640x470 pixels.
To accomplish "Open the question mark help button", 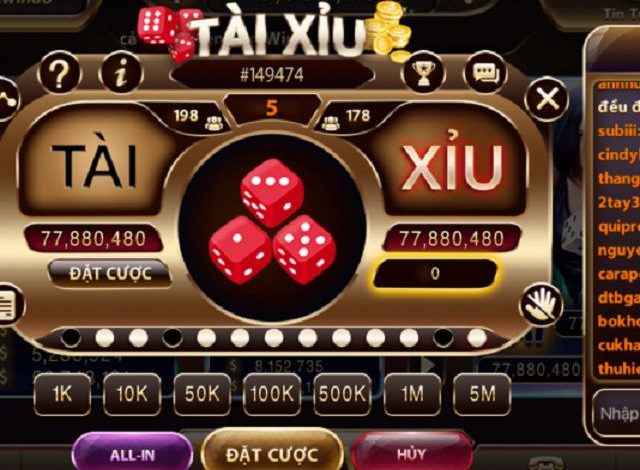I will (62, 73).
